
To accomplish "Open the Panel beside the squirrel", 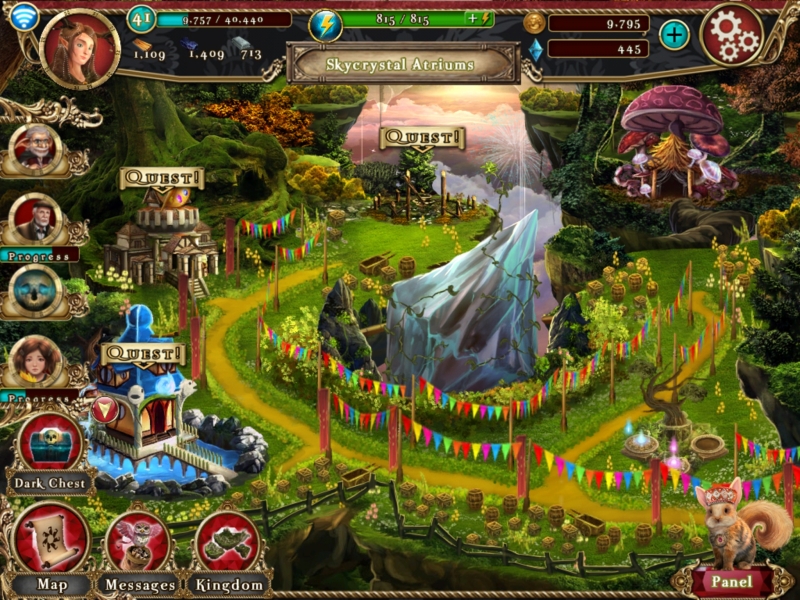I will 730,581.
